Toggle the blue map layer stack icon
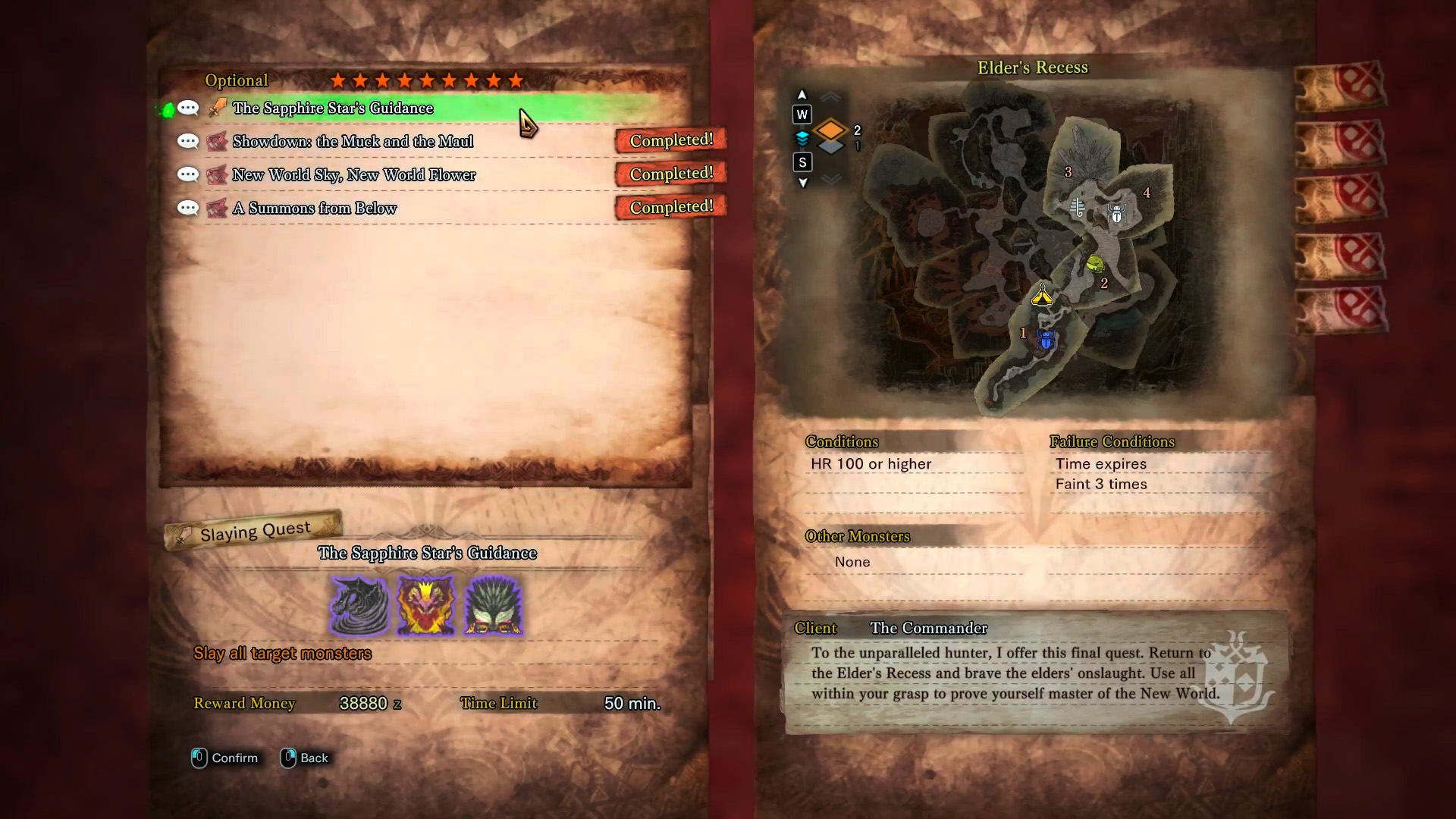The height and width of the screenshot is (819, 1456). [x=802, y=138]
